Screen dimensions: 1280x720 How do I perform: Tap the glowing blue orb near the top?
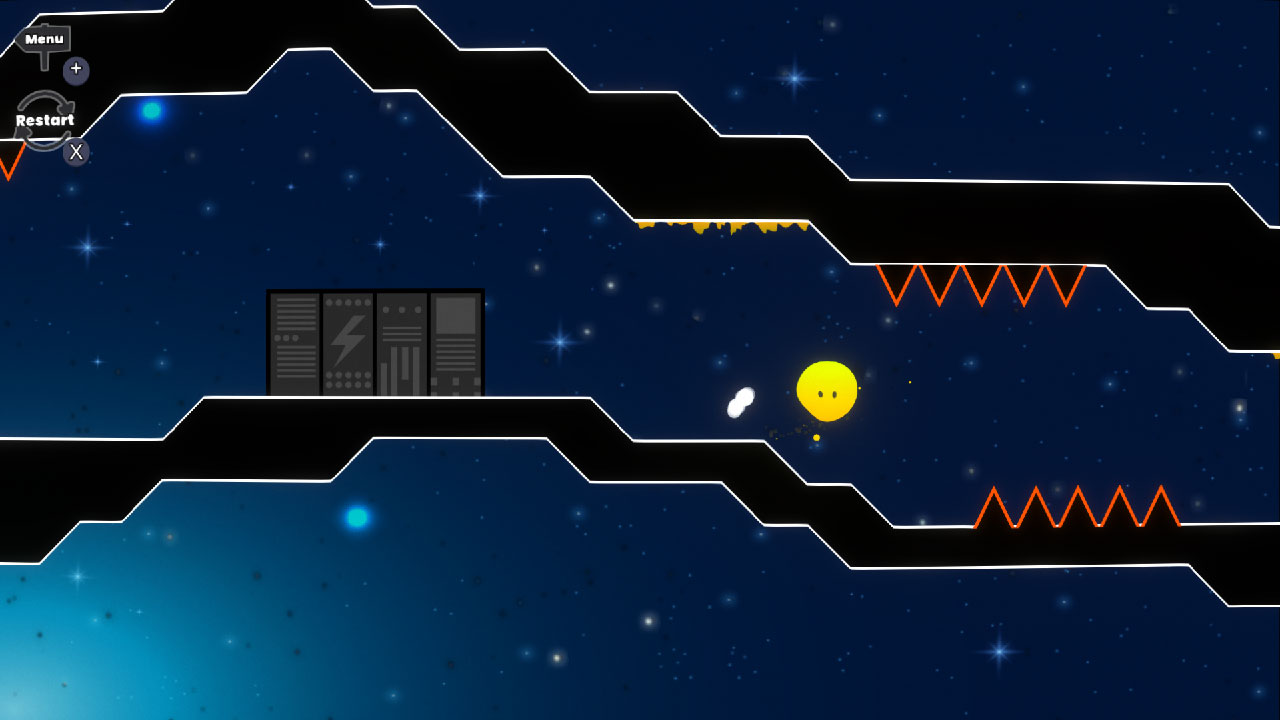point(150,112)
